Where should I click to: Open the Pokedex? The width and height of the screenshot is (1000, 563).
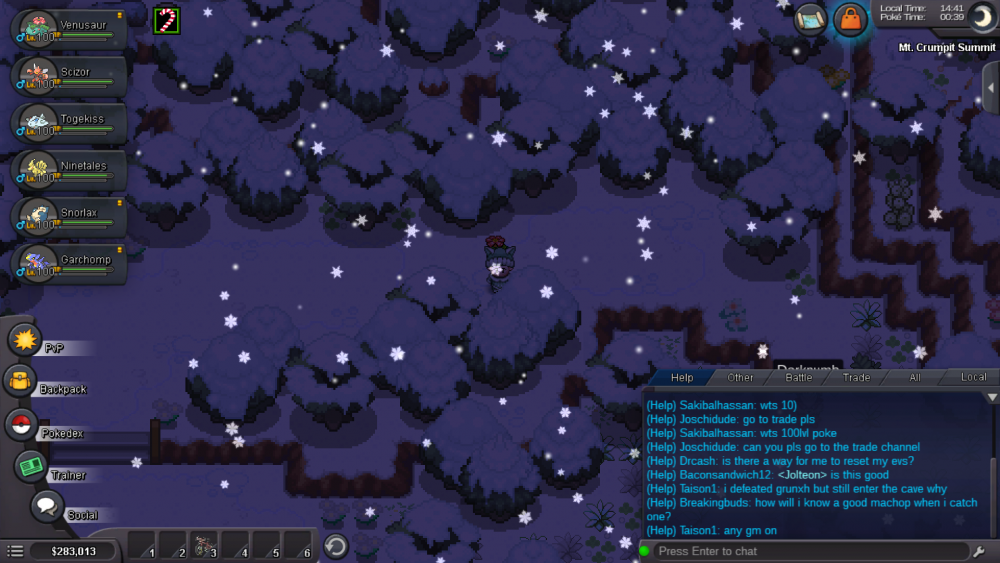[x=21, y=424]
